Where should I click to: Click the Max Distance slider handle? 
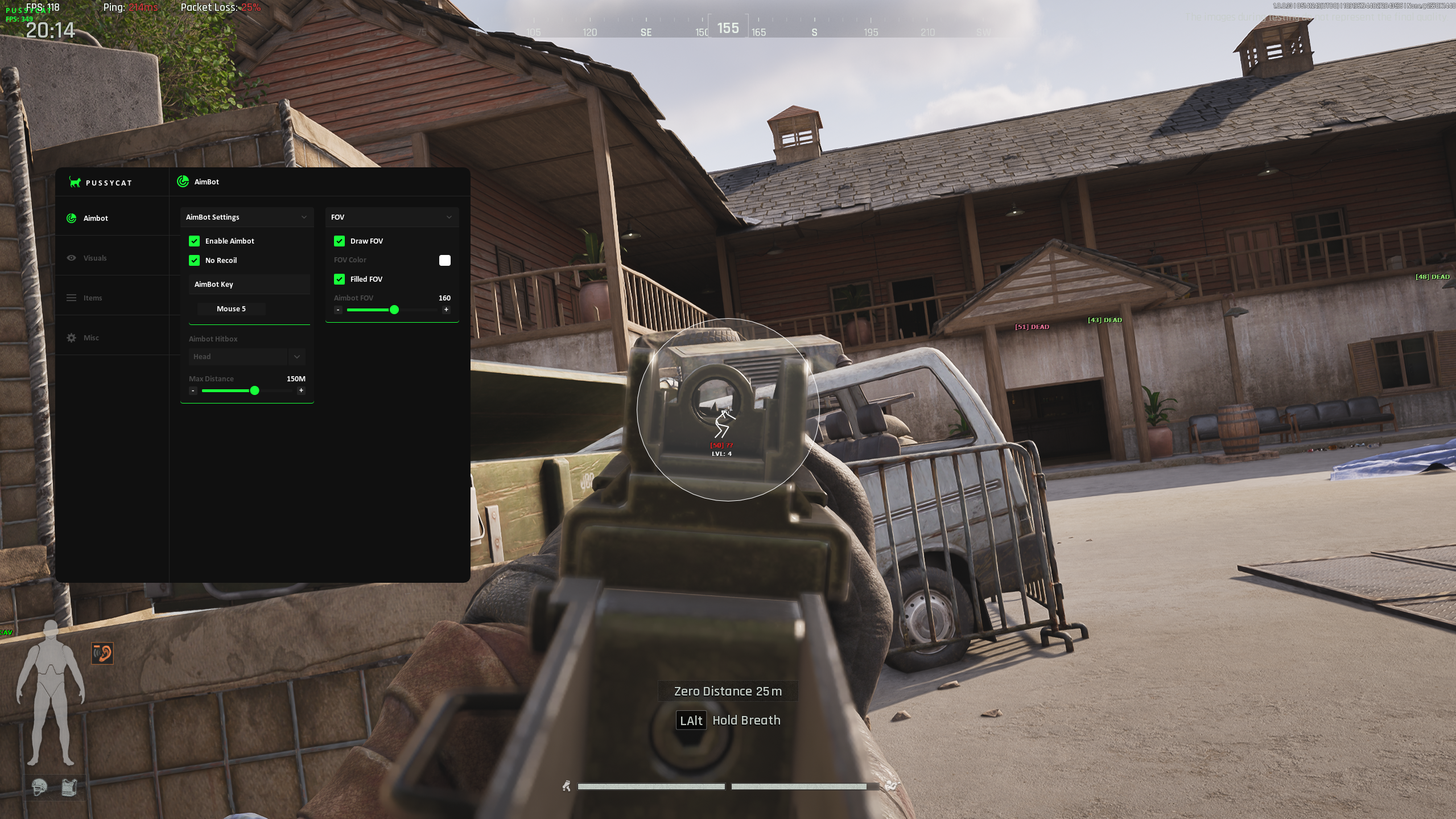tap(255, 390)
